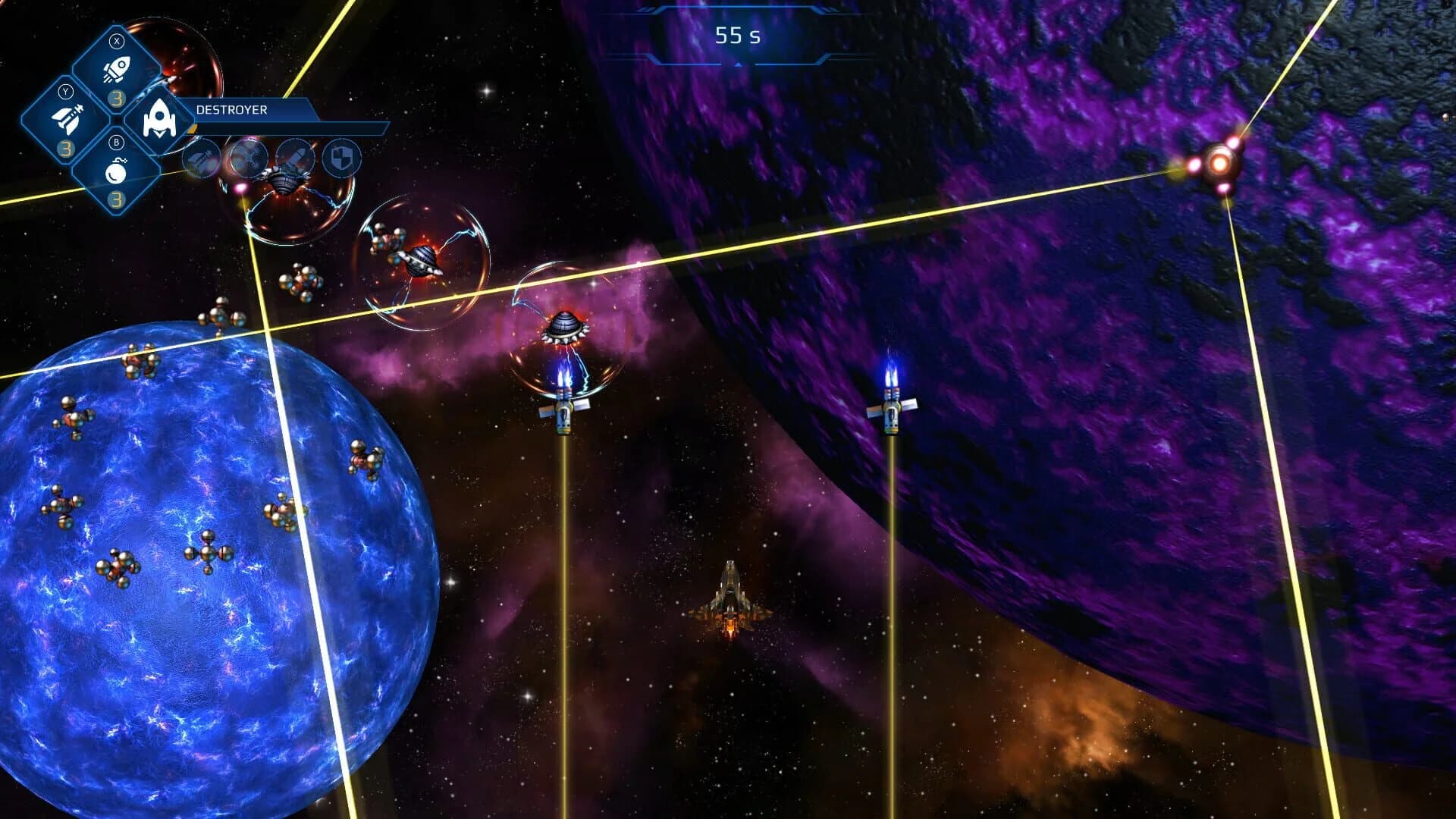
Task: Click the B controller button prompt
Action: (x=115, y=143)
